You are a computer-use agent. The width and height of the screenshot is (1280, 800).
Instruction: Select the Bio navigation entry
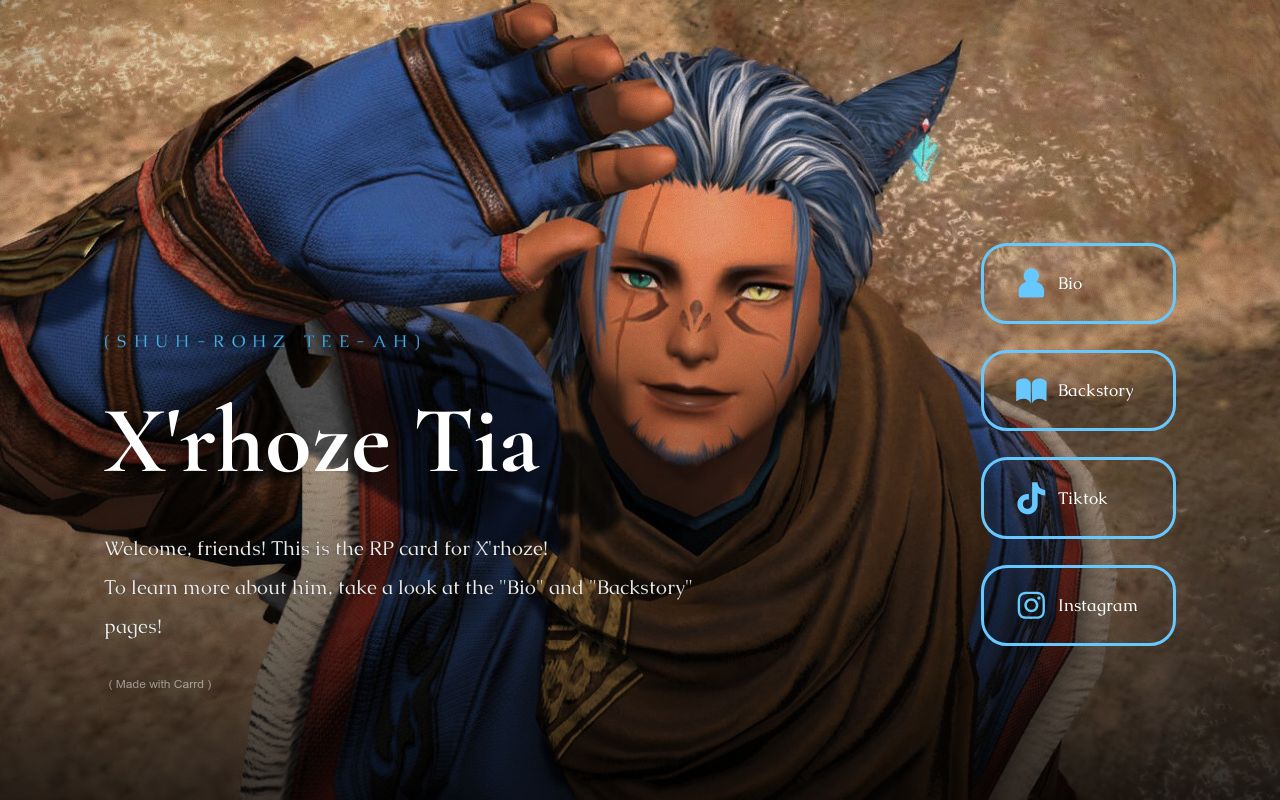1078,284
